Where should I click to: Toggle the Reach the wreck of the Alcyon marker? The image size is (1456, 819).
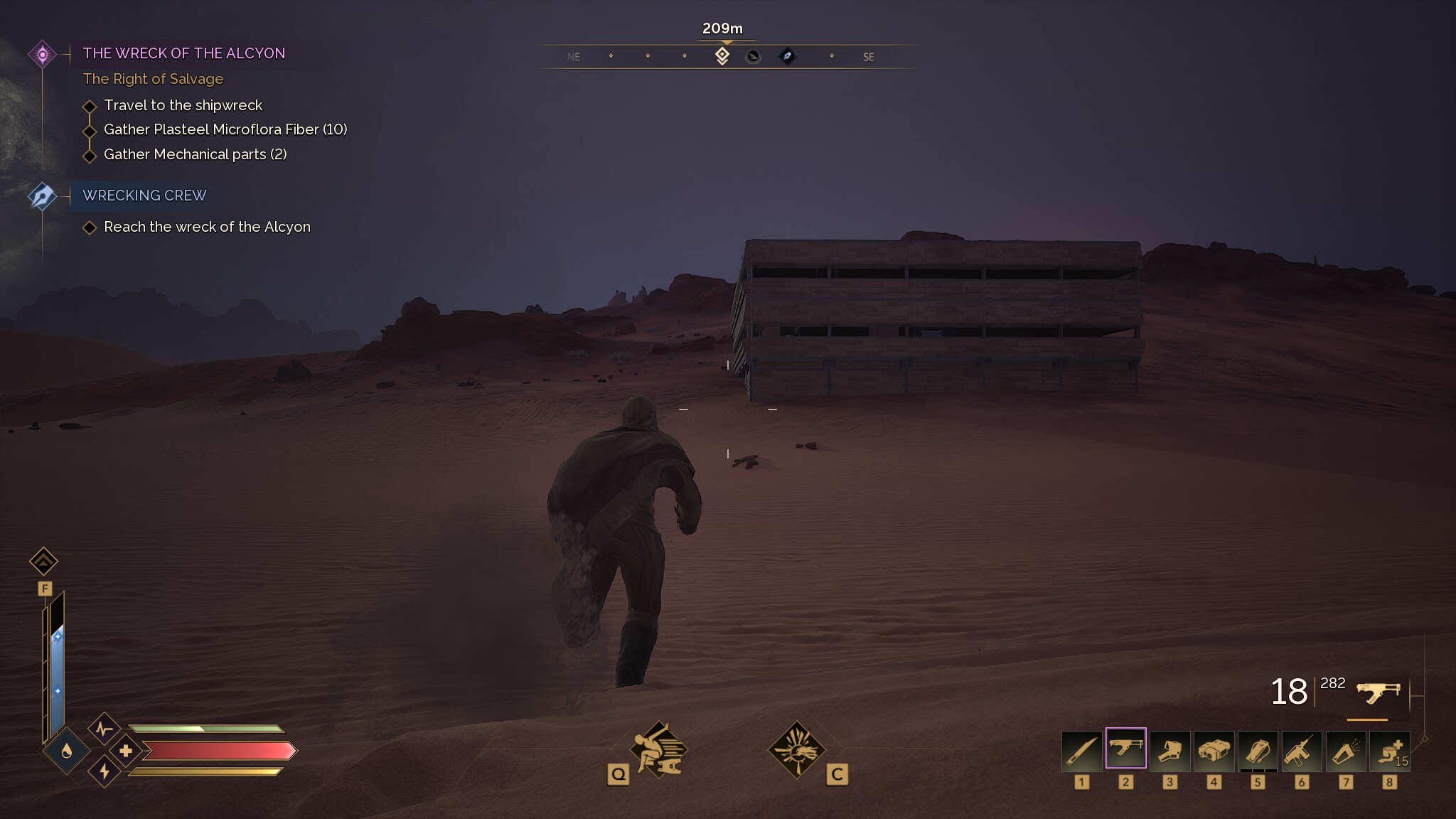[x=90, y=227]
